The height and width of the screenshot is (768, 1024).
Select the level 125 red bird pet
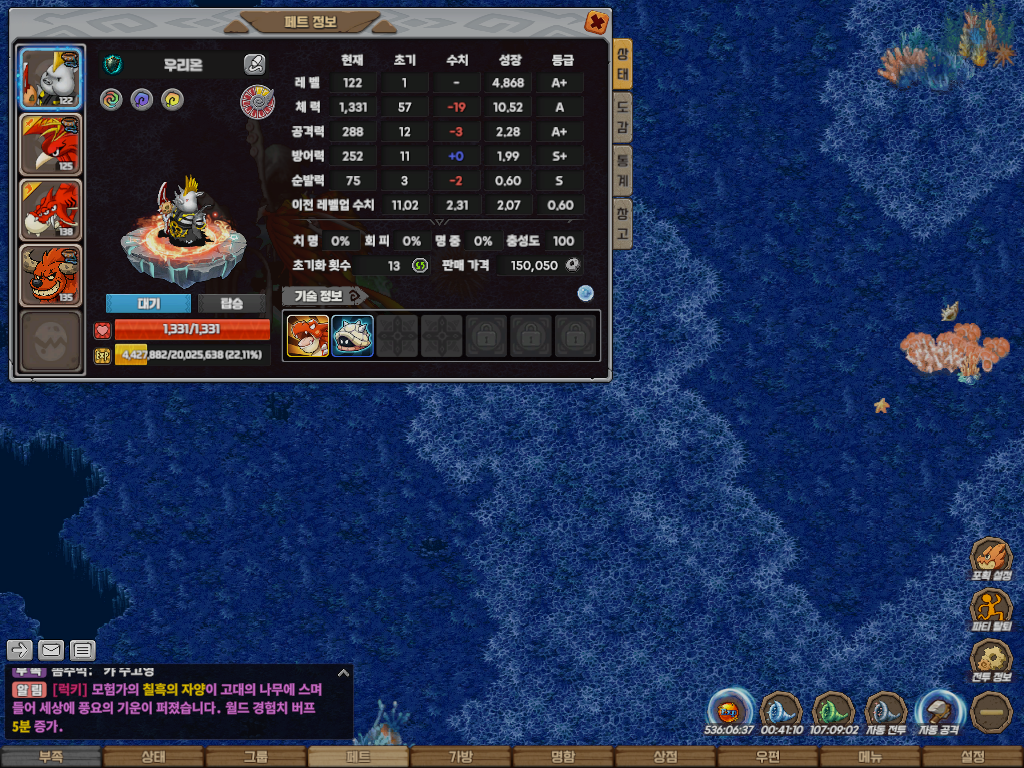point(50,144)
